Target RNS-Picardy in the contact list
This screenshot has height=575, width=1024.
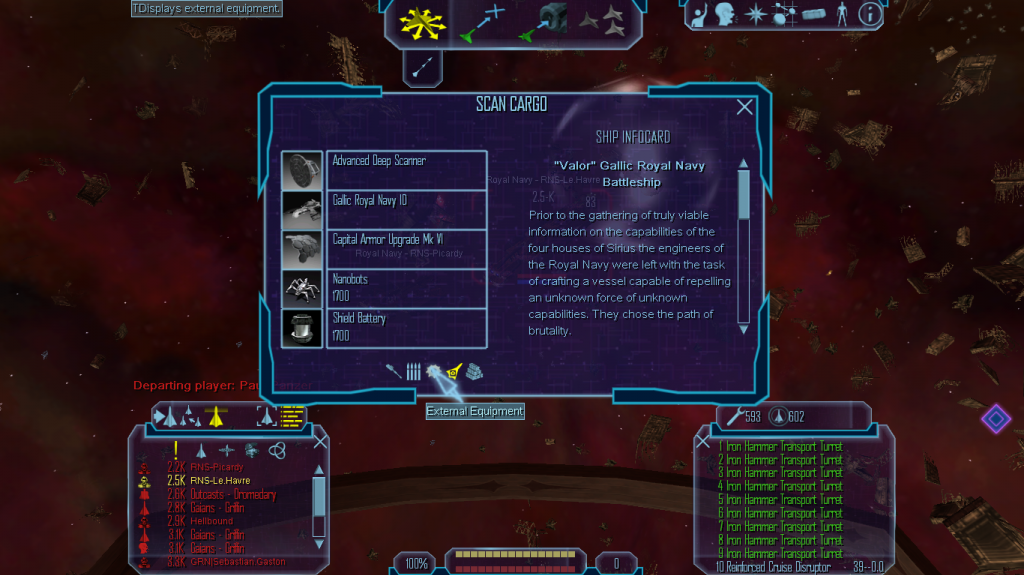point(216,467)
